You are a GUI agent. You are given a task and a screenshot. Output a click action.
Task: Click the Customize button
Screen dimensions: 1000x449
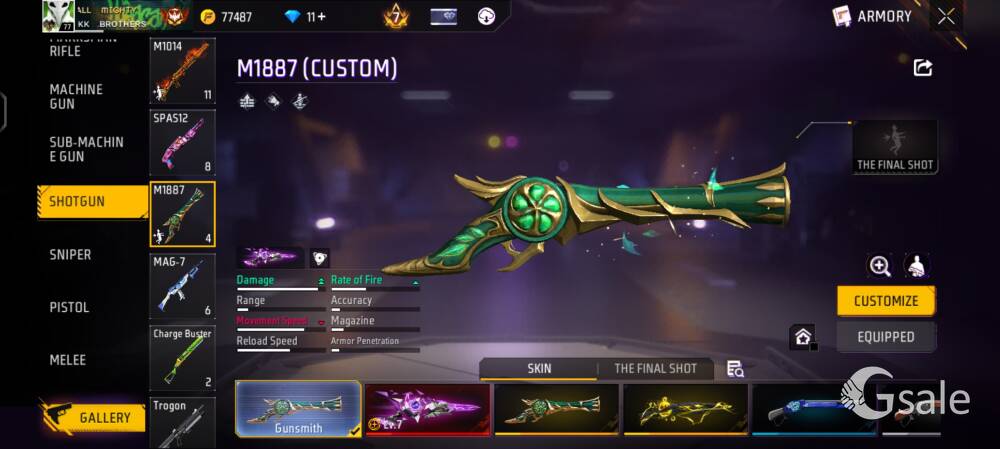[885, 301]
